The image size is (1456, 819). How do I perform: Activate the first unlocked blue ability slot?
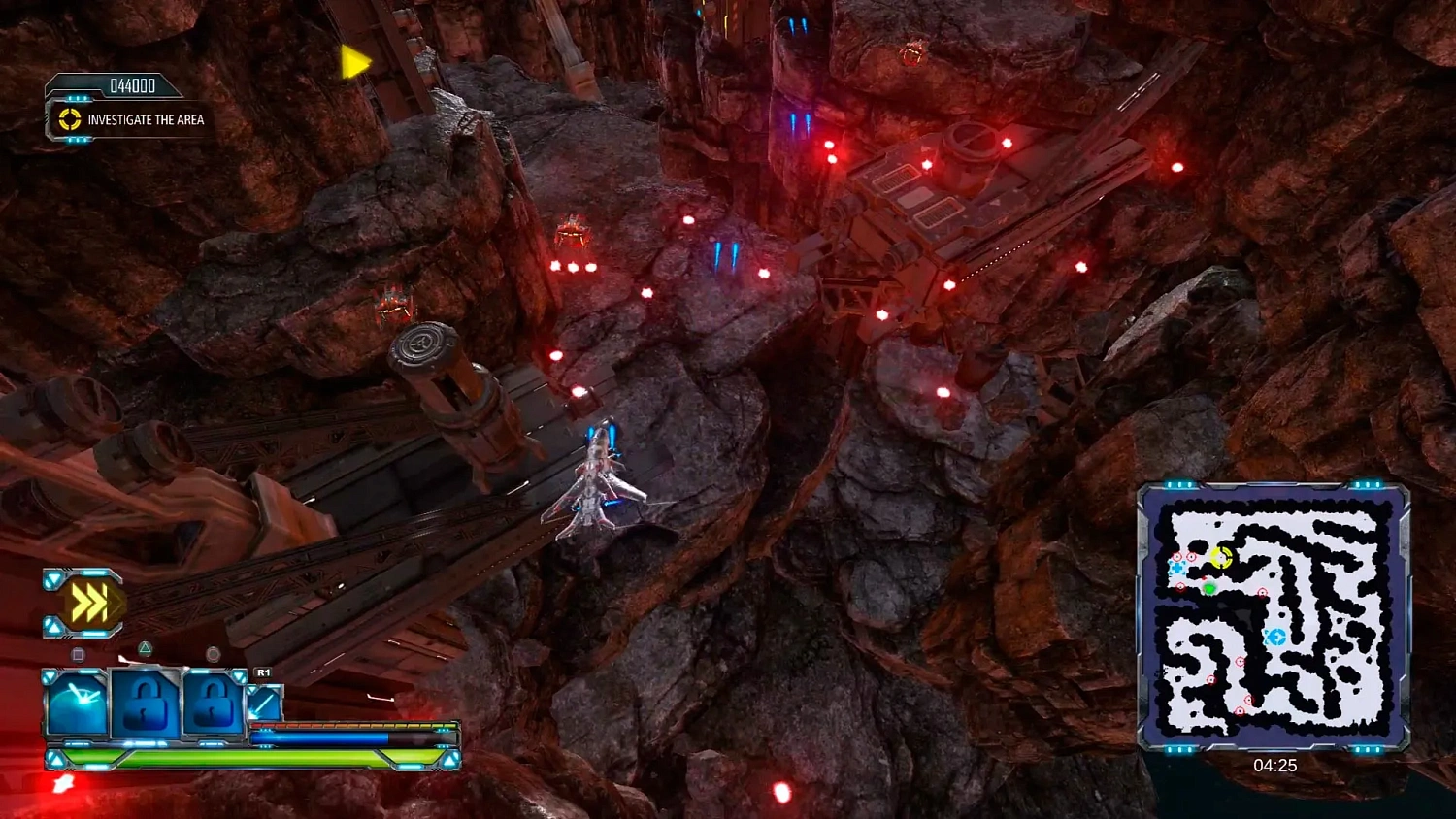[78, 704]
